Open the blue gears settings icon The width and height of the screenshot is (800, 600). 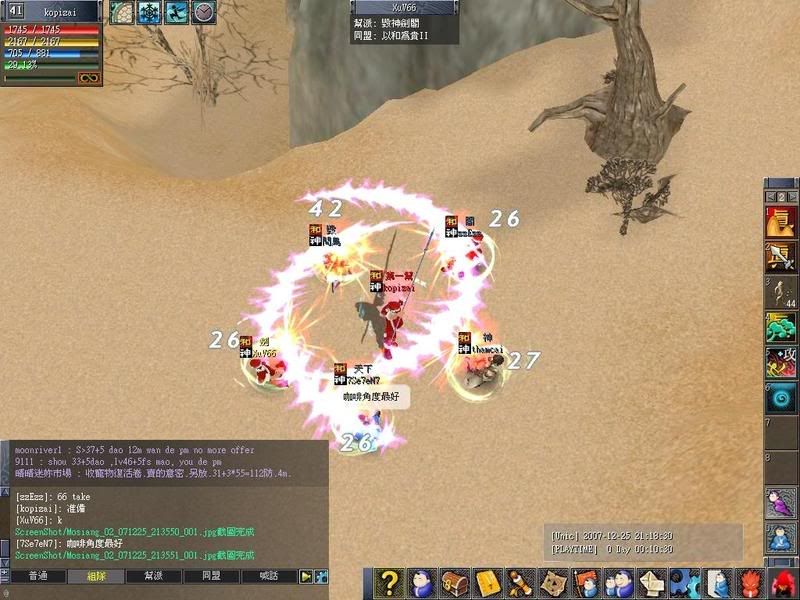(684, 582)
